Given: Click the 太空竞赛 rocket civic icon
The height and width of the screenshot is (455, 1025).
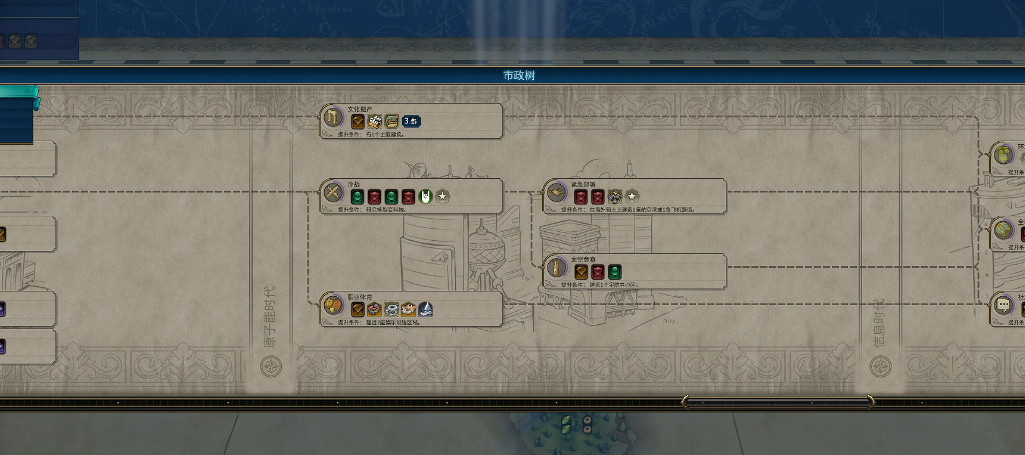Looking at the screenshot, I should (557, 270).
